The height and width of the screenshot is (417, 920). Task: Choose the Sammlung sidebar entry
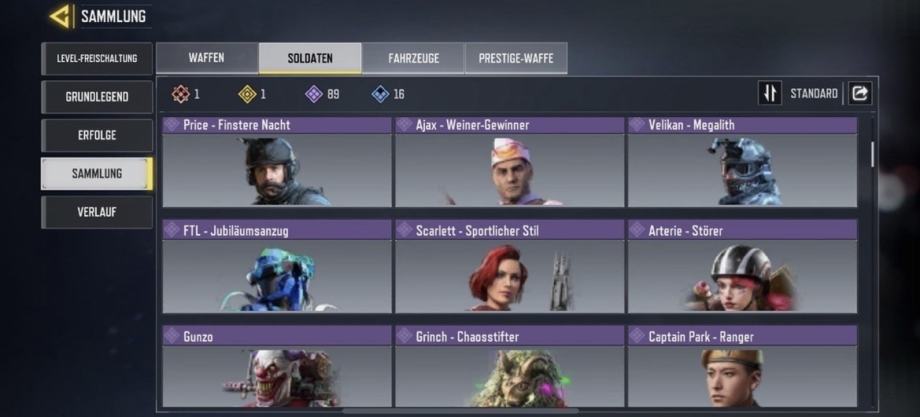96,173
